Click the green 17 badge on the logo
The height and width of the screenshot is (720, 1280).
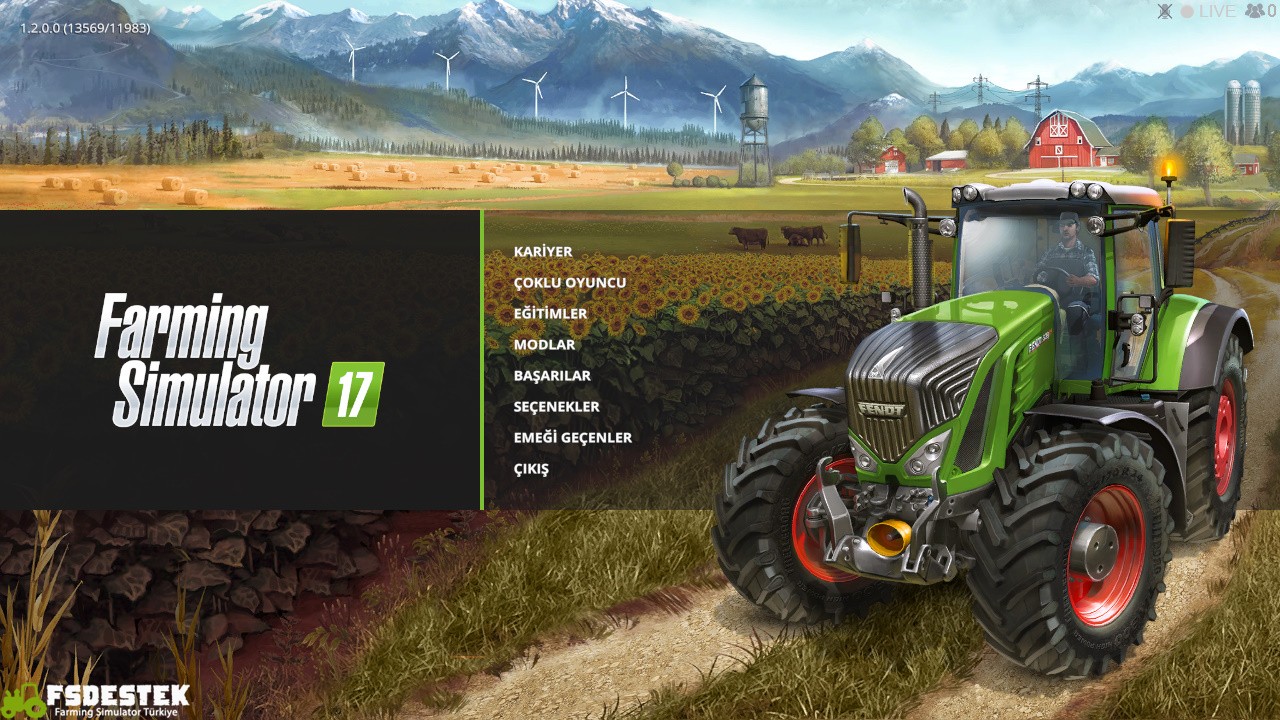[355, 383]
